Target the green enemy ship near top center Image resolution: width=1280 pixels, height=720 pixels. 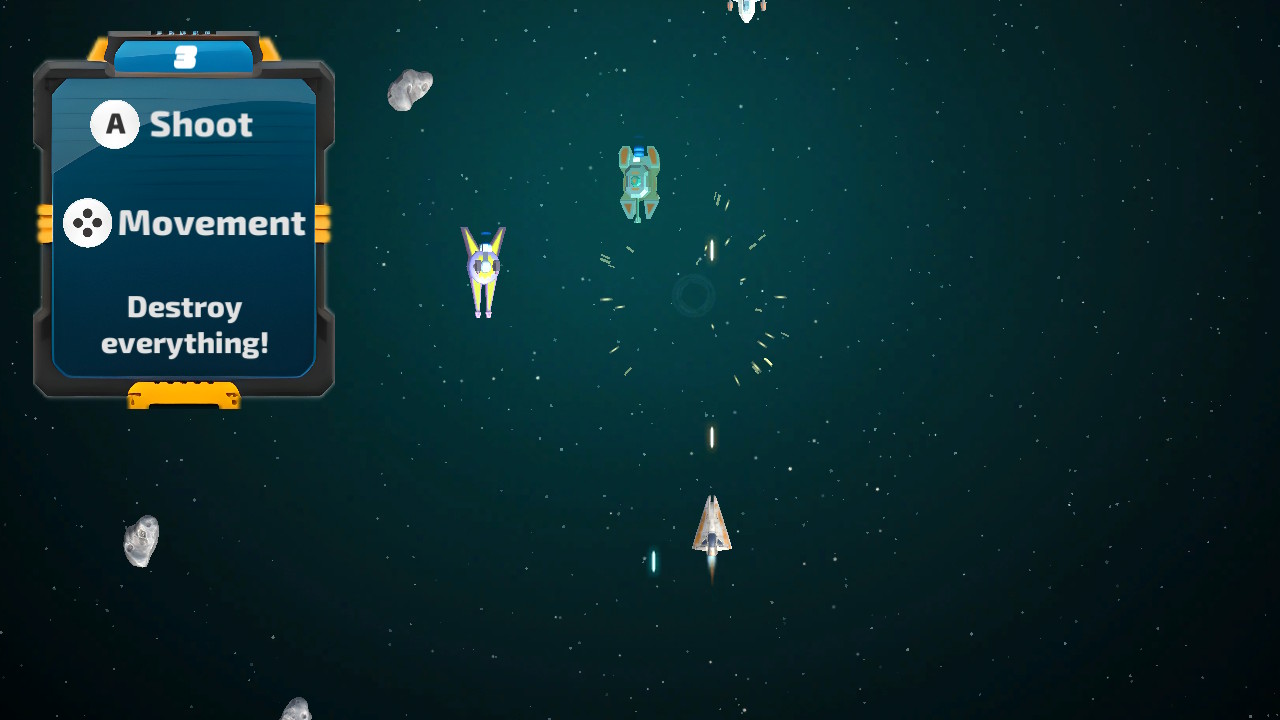pyautogui.click(x=639, y=181)
